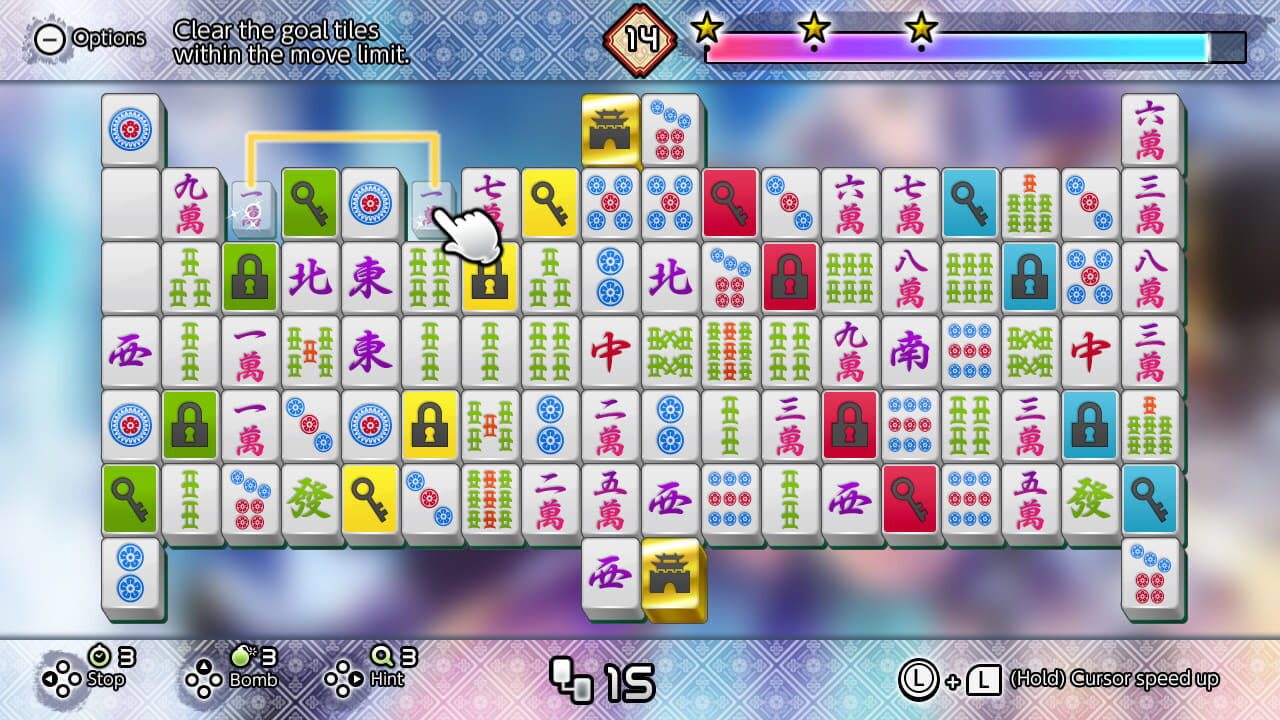This screenshot has height=720, width=1280.
Task: Click the move counter badge showing 14
Action: pos(640,40)
